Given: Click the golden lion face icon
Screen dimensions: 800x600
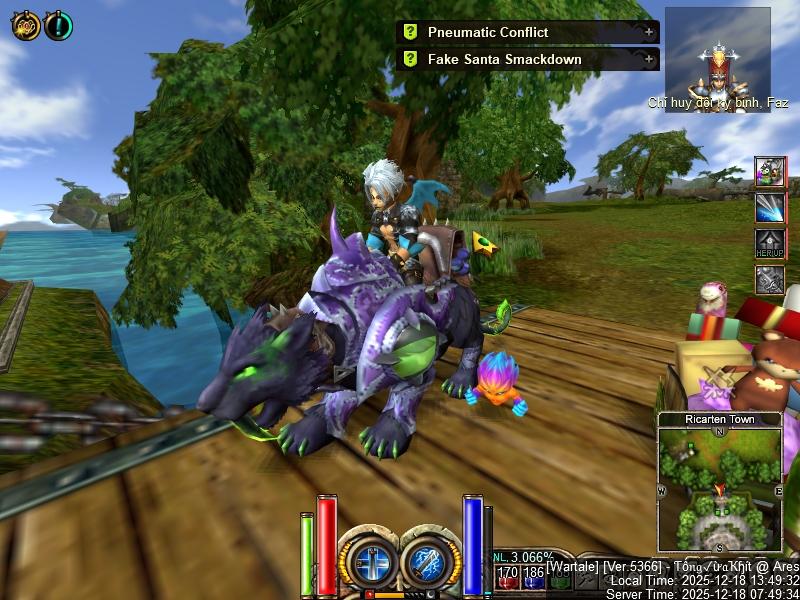Looking at the screenshot, I should (25, 26).
